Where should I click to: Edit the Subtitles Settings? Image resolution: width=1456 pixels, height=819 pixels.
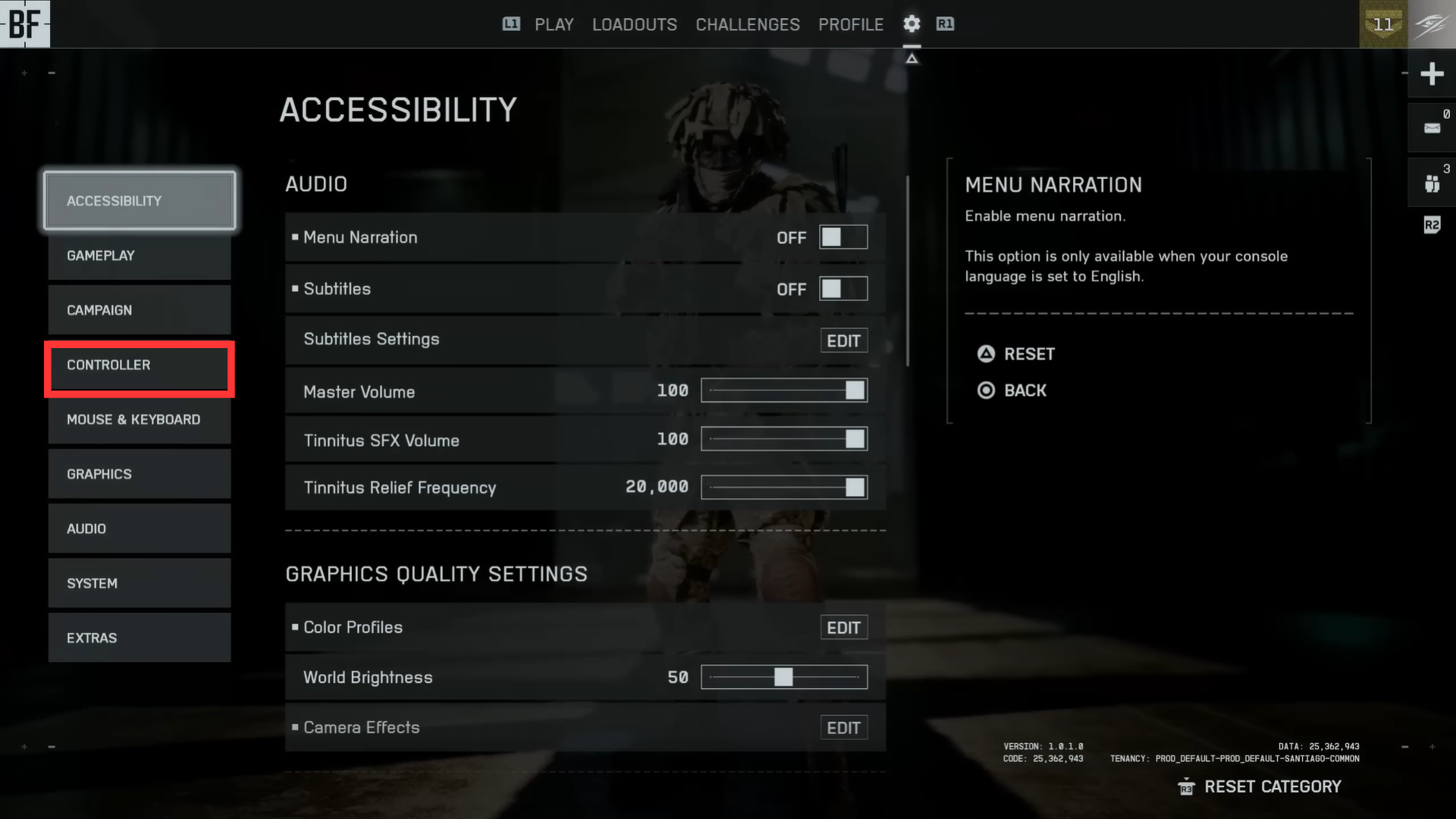(x=843, y=341)
